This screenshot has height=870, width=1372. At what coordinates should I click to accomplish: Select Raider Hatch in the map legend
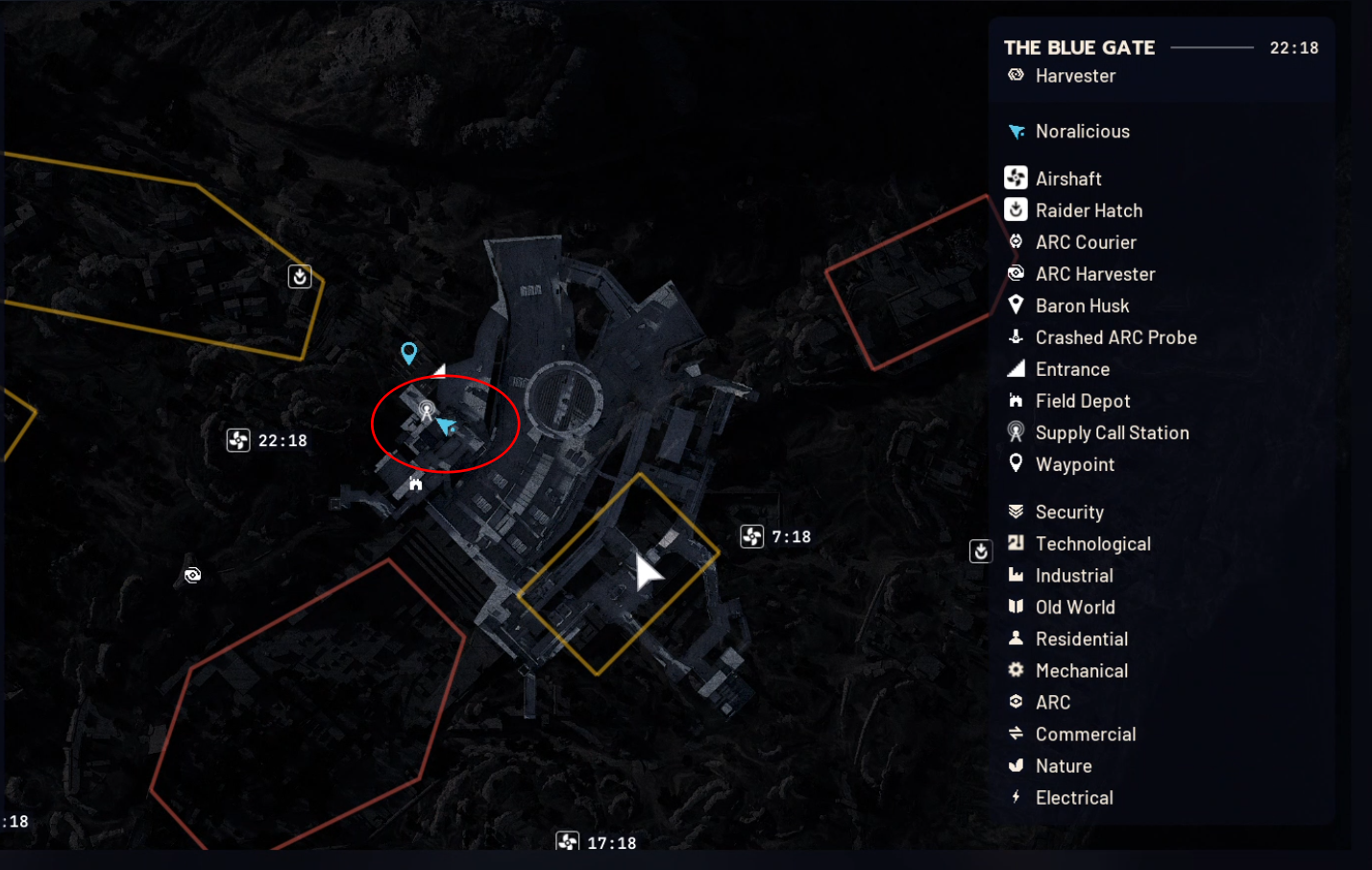tap(1088, 211)
